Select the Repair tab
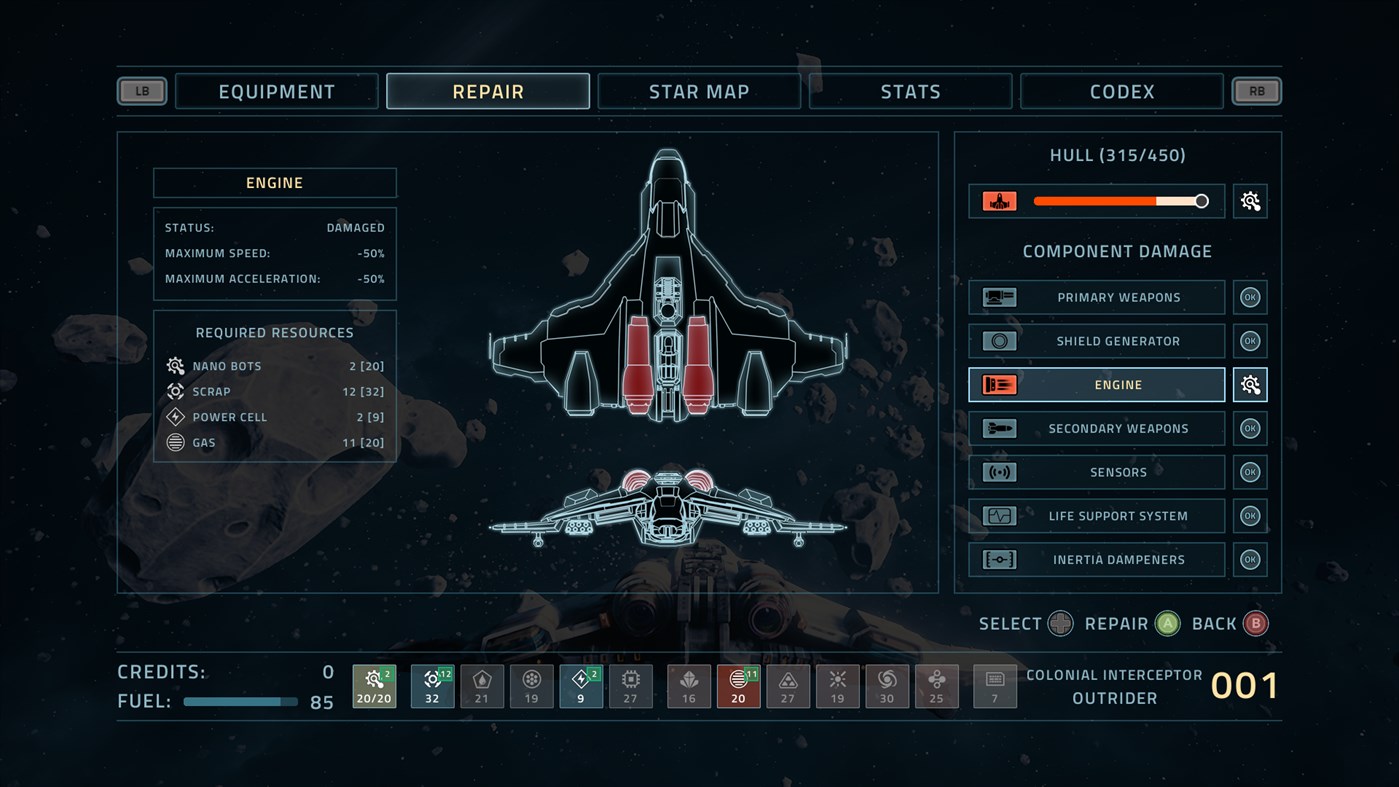 [488, 91]
